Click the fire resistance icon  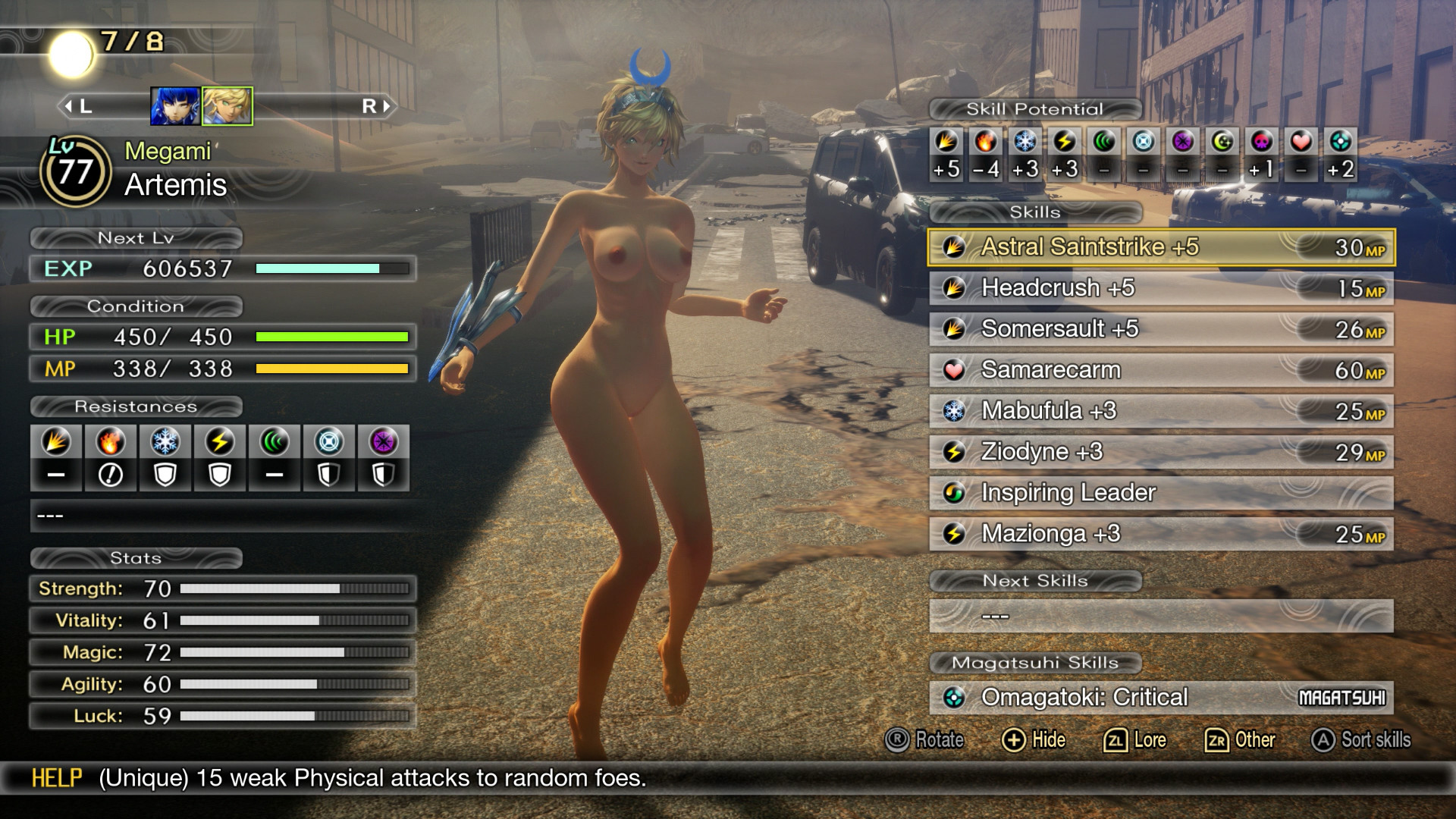point(111,442)
